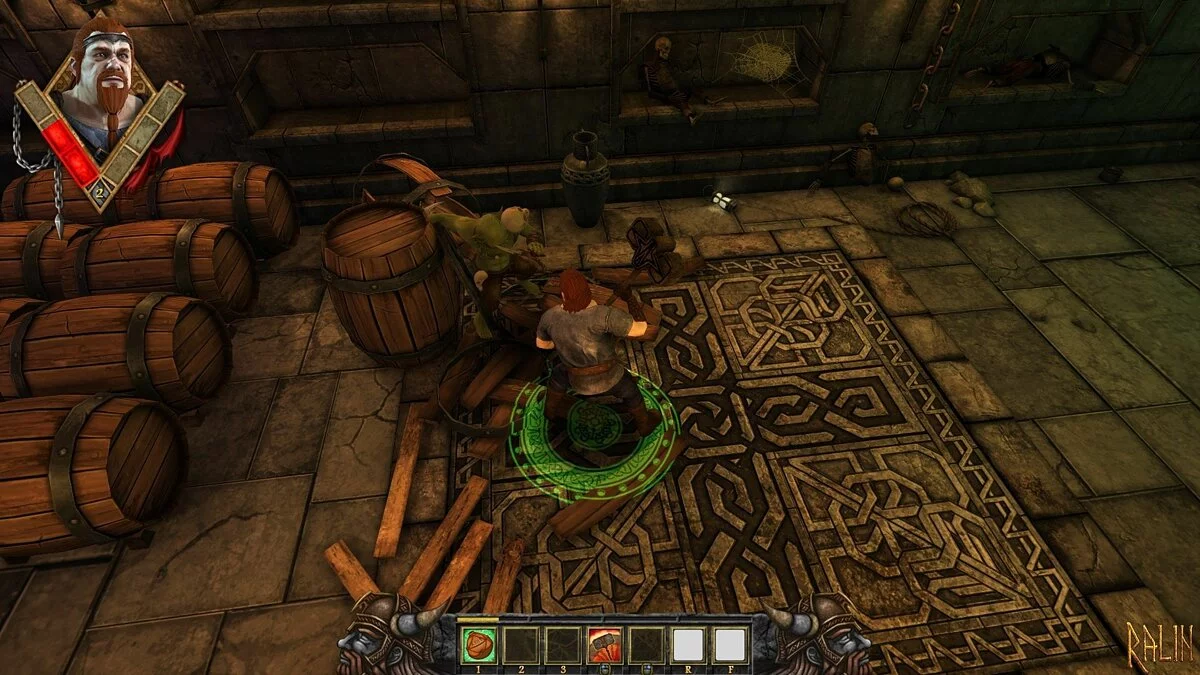The image size is (1200, 675).
Task: Select the blank hotbar slot labeled R
Action: pyautogui.click(x=689, y=645)
